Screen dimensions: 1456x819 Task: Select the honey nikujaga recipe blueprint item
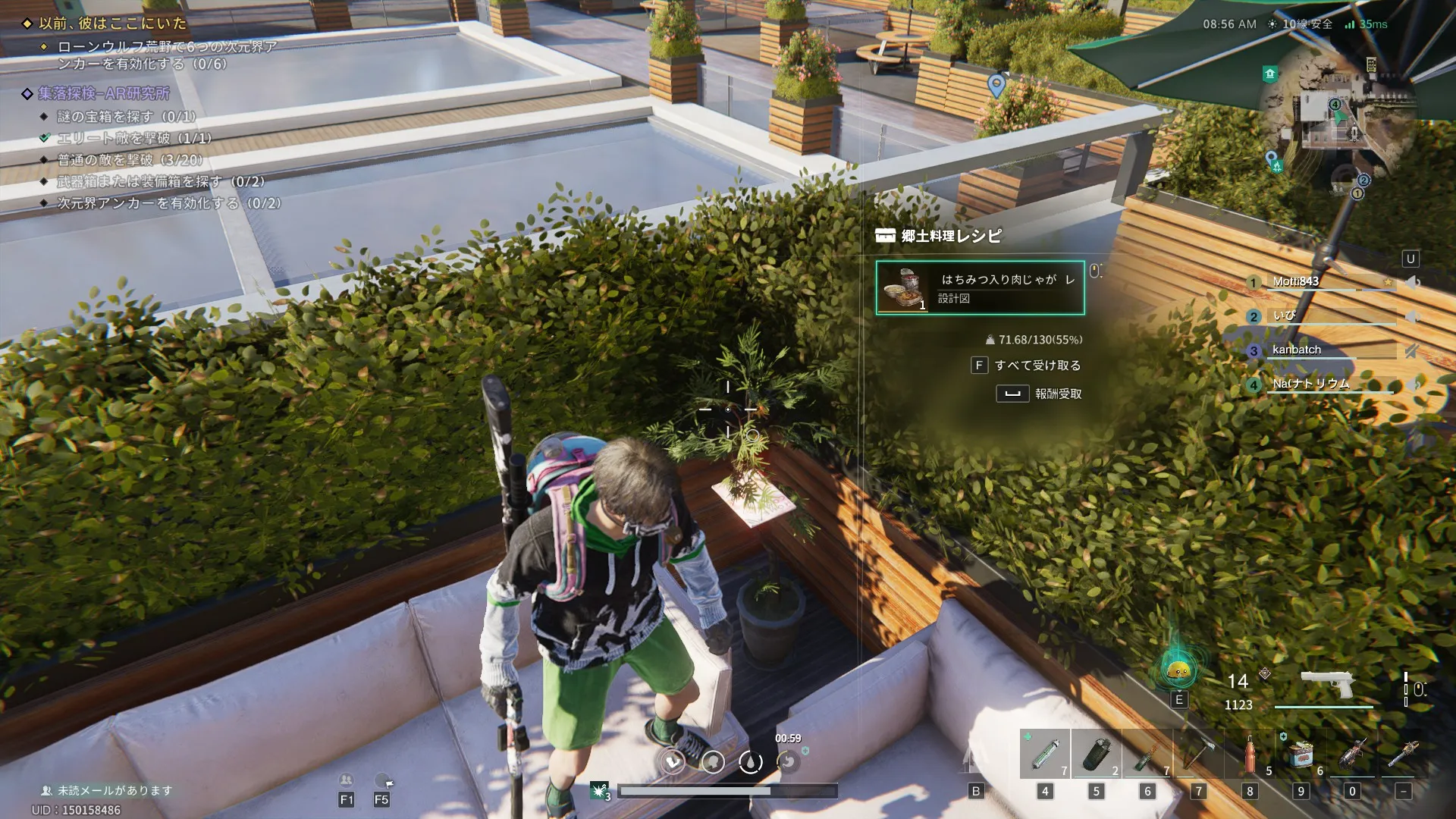tap(980, 288)
